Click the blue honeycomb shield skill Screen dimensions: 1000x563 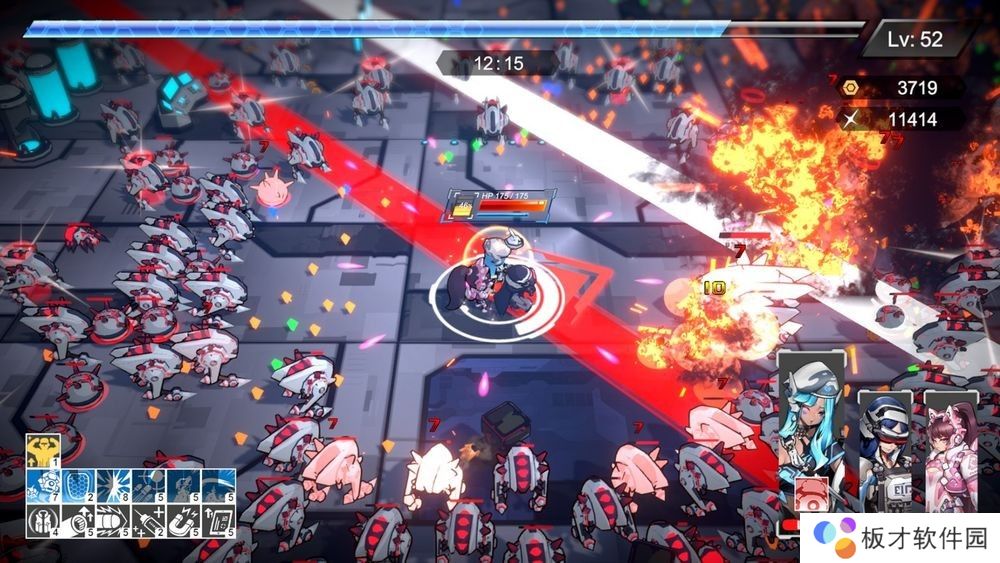coord(77,484)
